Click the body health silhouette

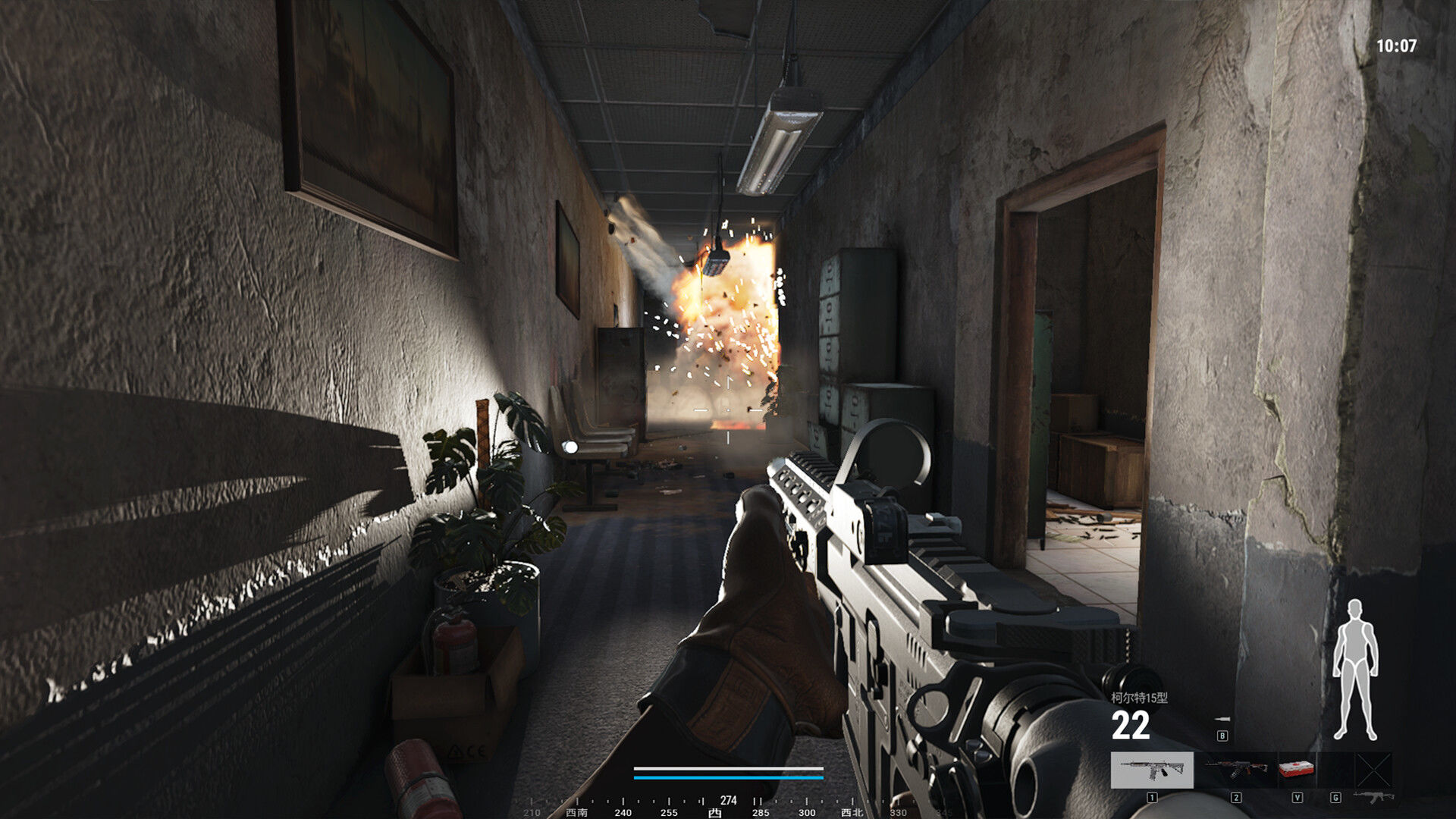click(1355, 670)
